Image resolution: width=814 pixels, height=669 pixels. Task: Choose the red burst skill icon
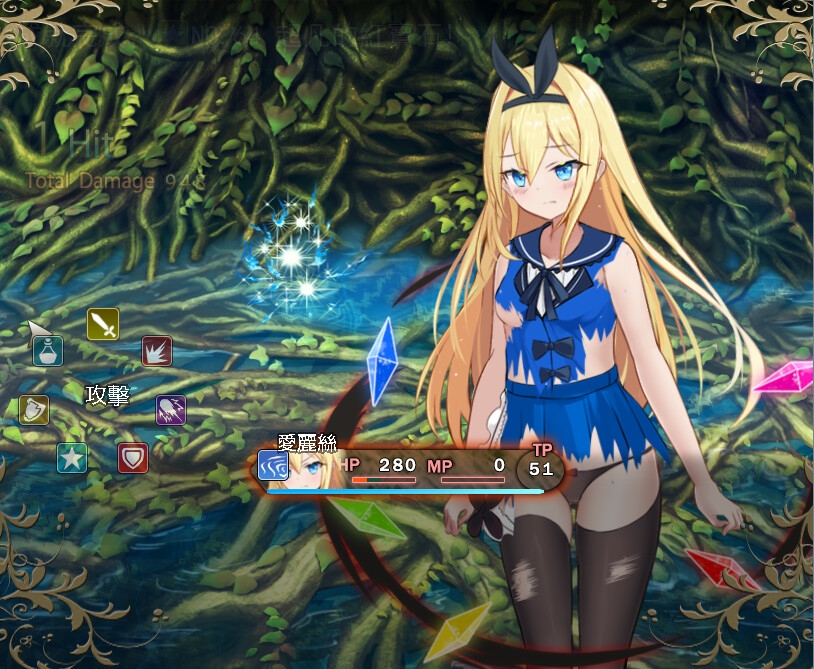coord(157,351)
